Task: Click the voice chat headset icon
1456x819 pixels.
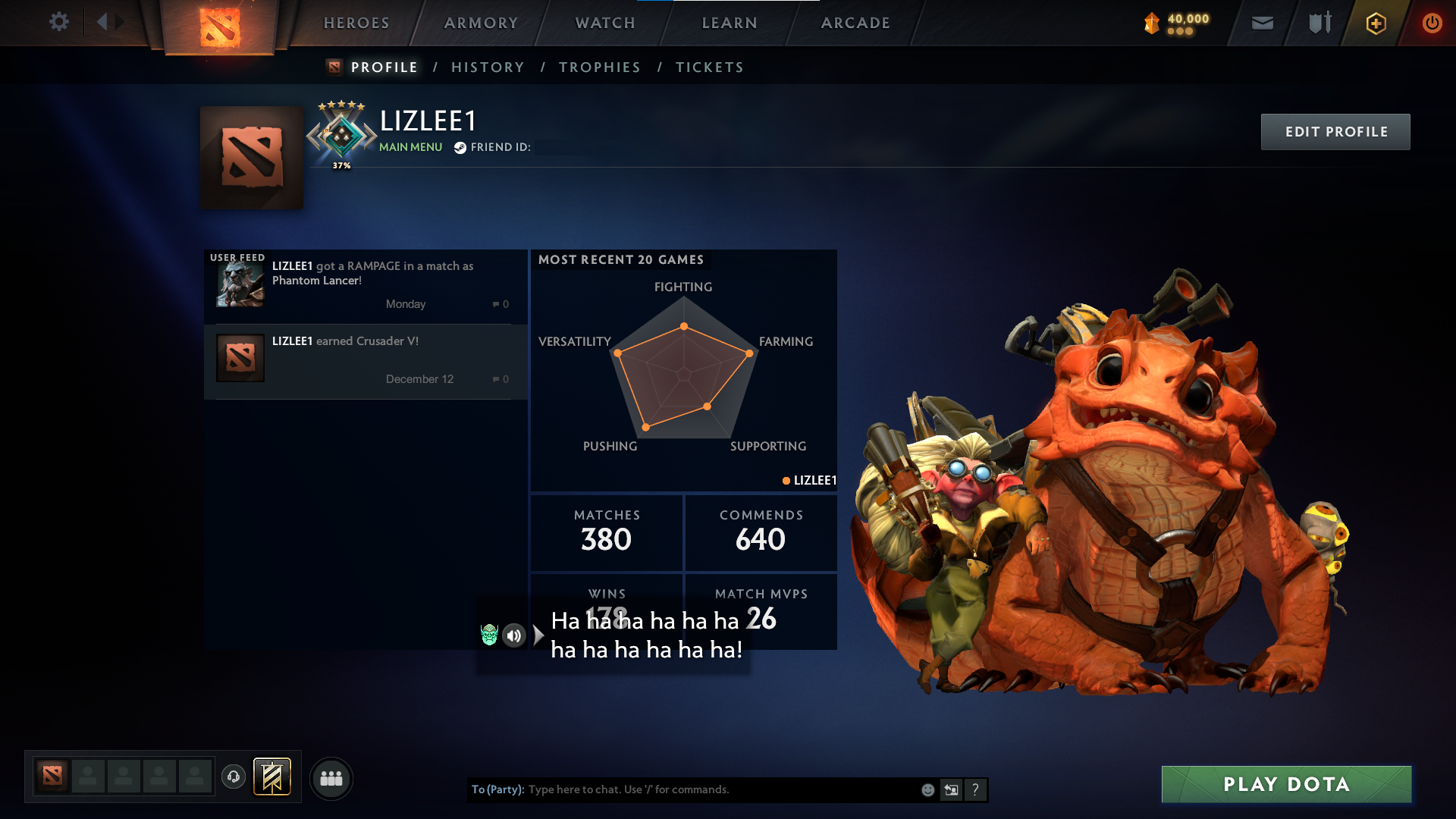Action: pyautogui.click(x=234, y=778)
